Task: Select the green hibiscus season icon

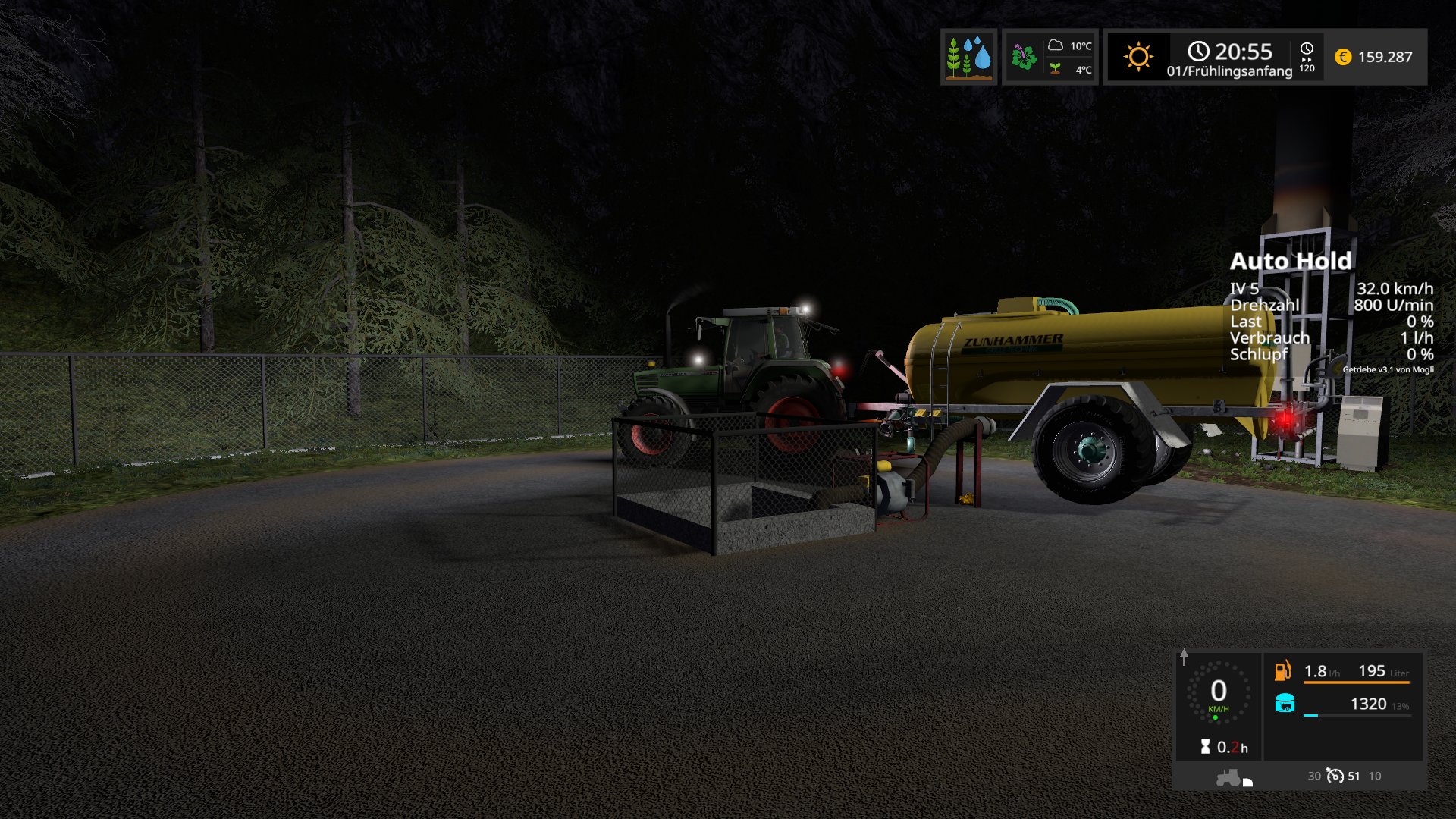Action: tap(1024, 57)
